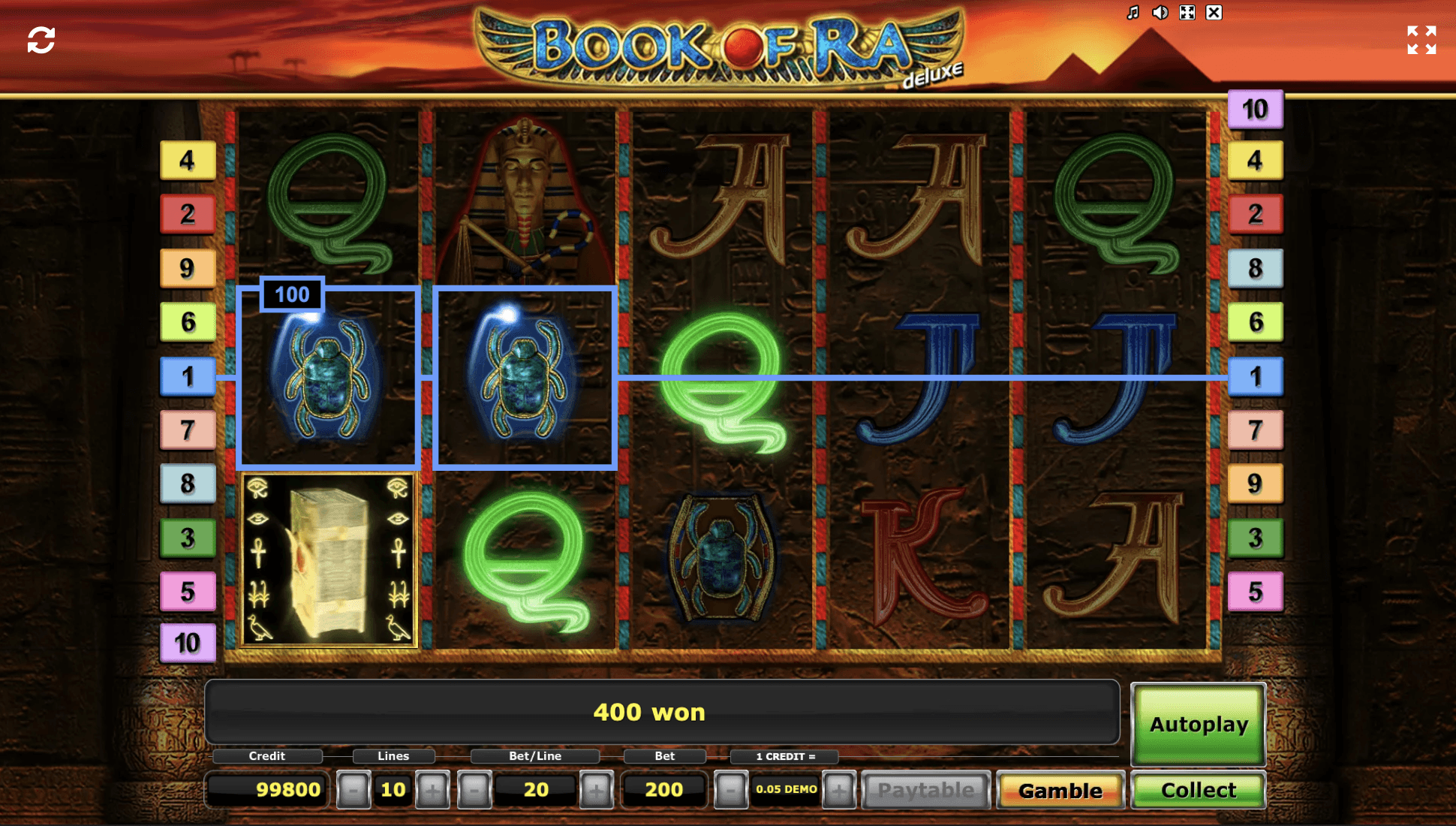Increase credit value next to 0.05 DEMO
Viewport: 1456px width, 826px height.
pyautogui.click(x=838, y=789)
